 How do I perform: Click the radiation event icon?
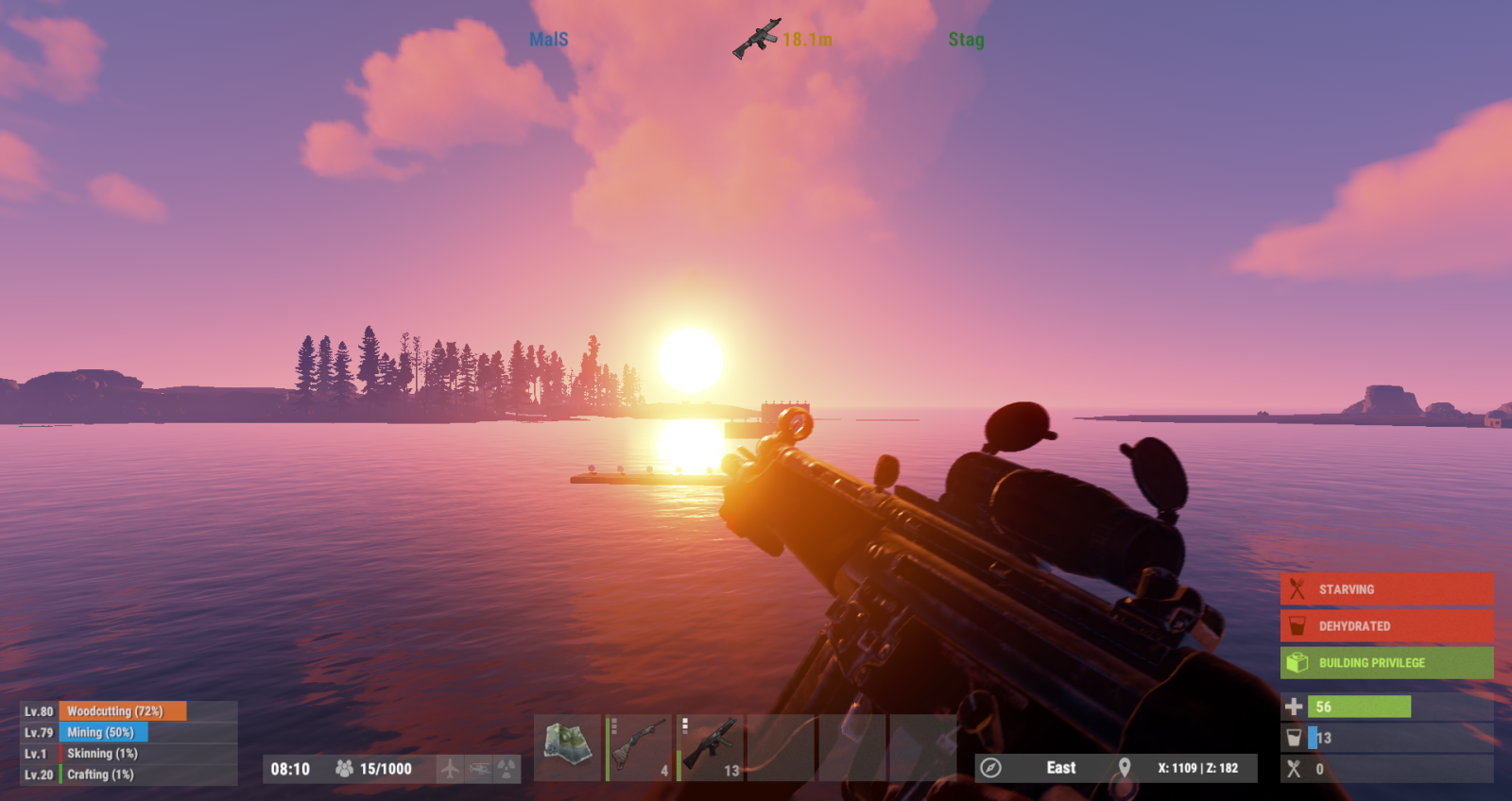(507, 769)
